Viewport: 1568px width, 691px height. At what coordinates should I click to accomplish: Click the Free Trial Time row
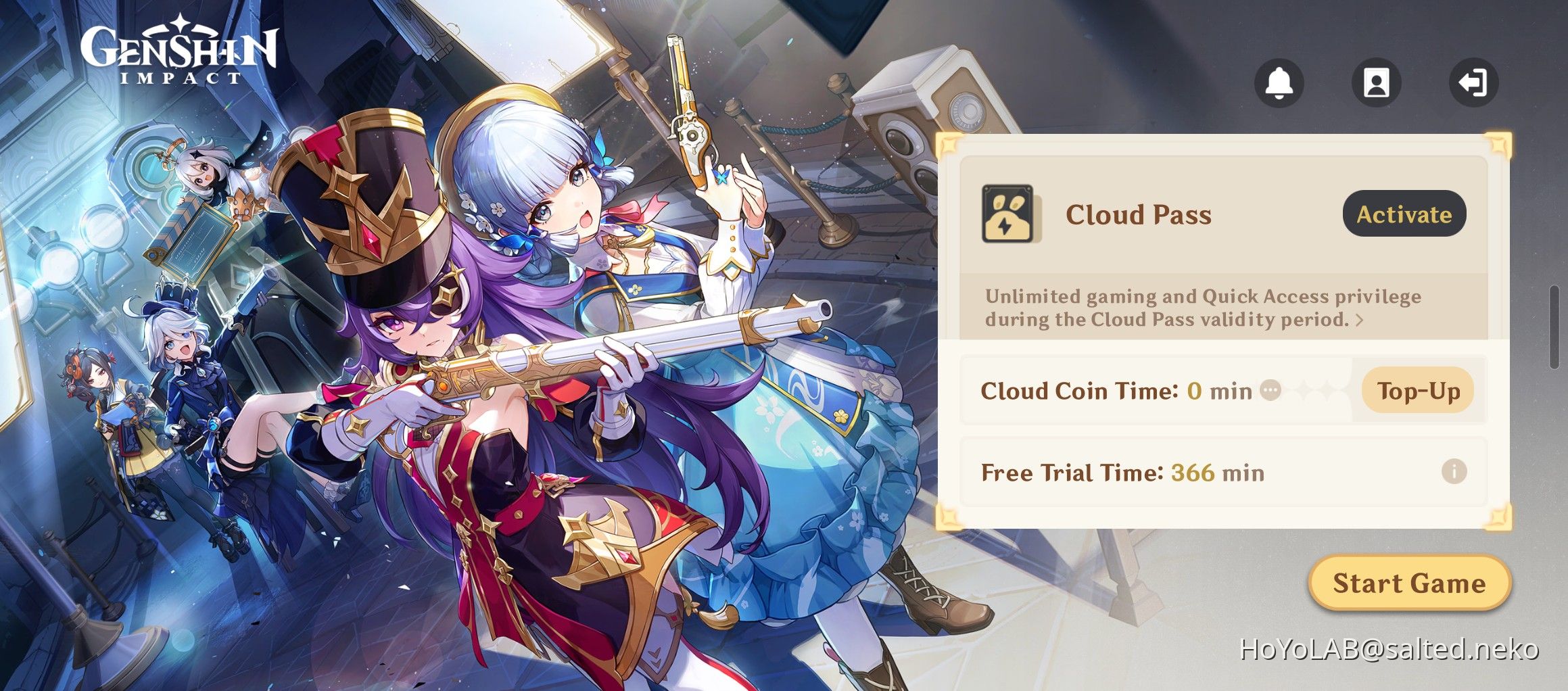1149,473
